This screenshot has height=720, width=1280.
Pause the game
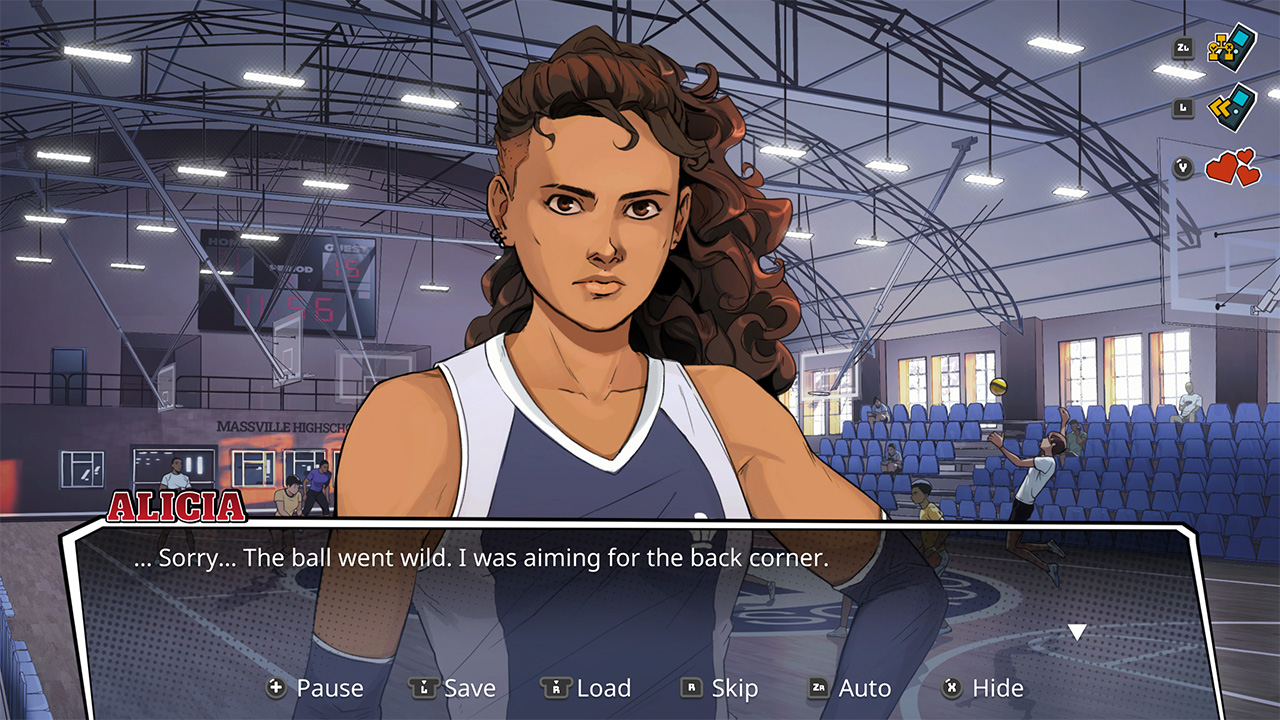coord(332,687)
